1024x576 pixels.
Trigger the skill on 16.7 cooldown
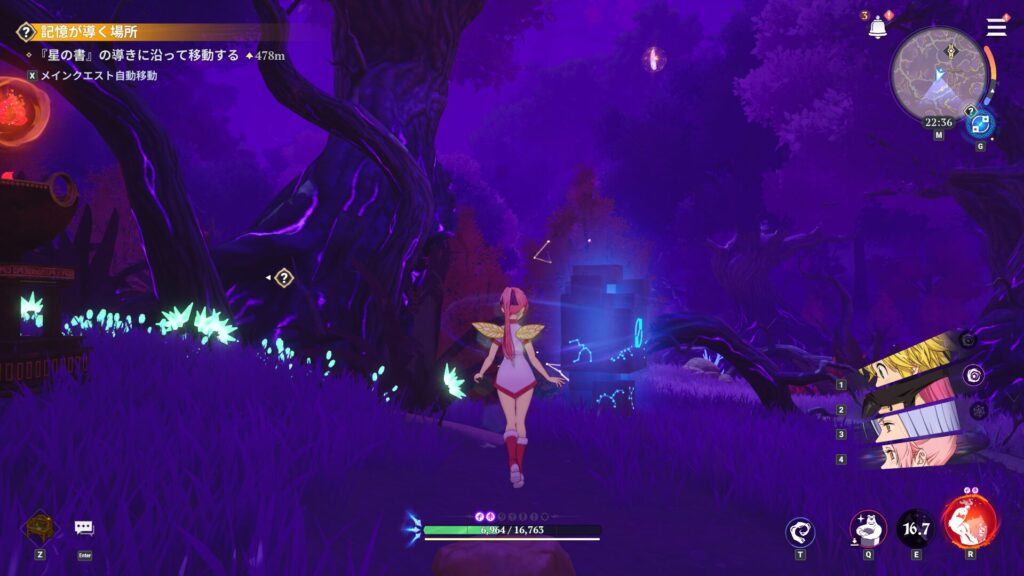pyautogui.click(x=915, y=528)
